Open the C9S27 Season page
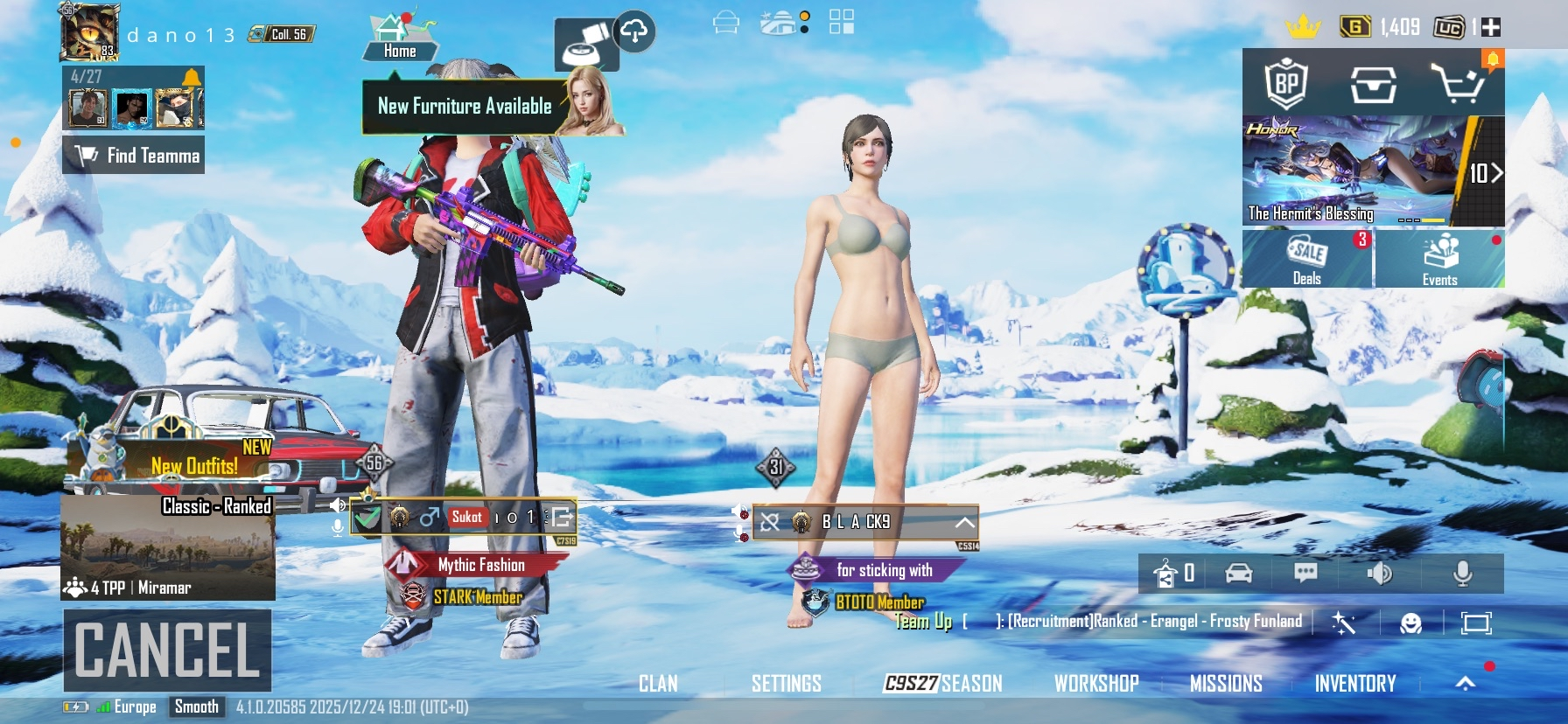The image size is (1568, 724). tap(942, 684)
